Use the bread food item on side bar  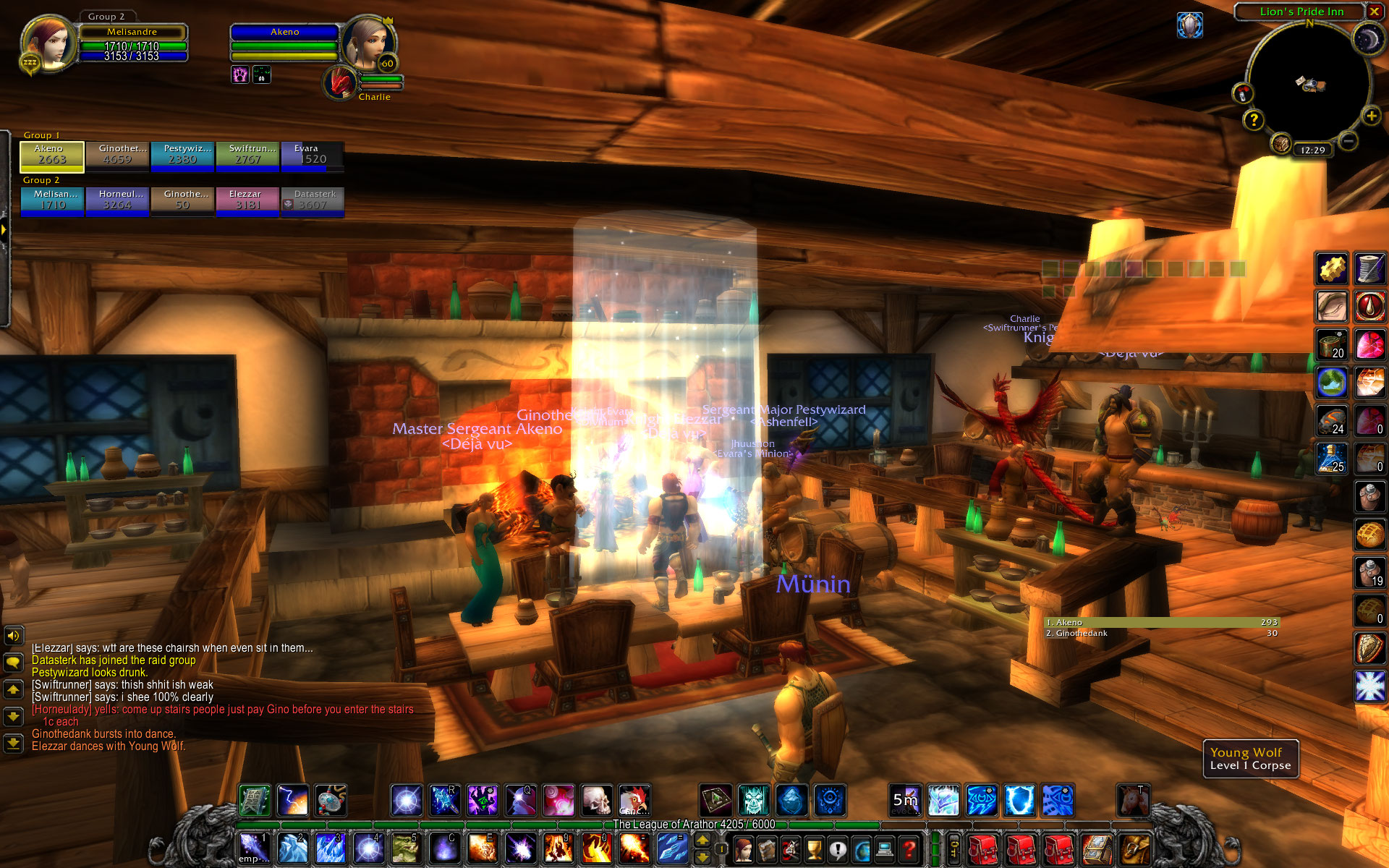(x=1369, y=535)
